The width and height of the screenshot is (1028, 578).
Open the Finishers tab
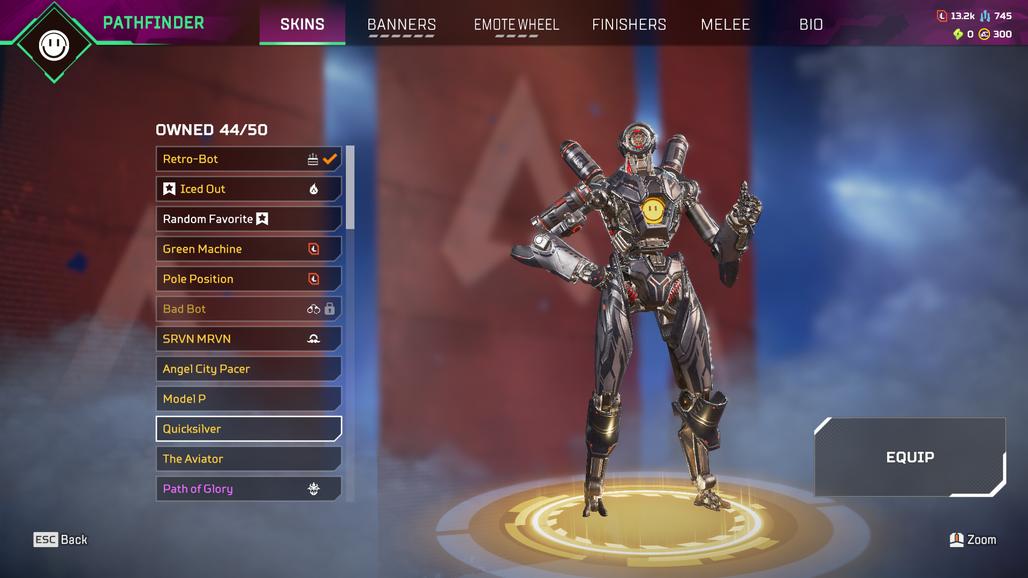[x=629, y=24]
